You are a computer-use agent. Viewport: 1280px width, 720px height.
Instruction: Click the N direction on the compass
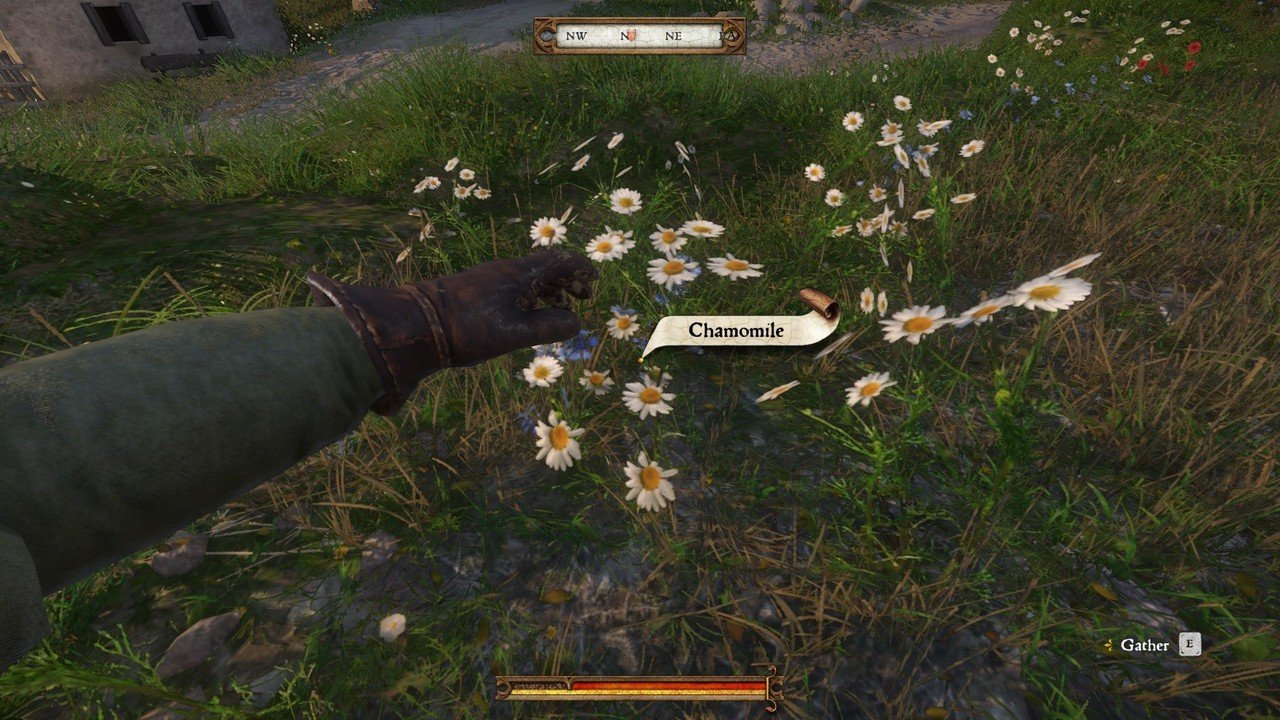625,36
